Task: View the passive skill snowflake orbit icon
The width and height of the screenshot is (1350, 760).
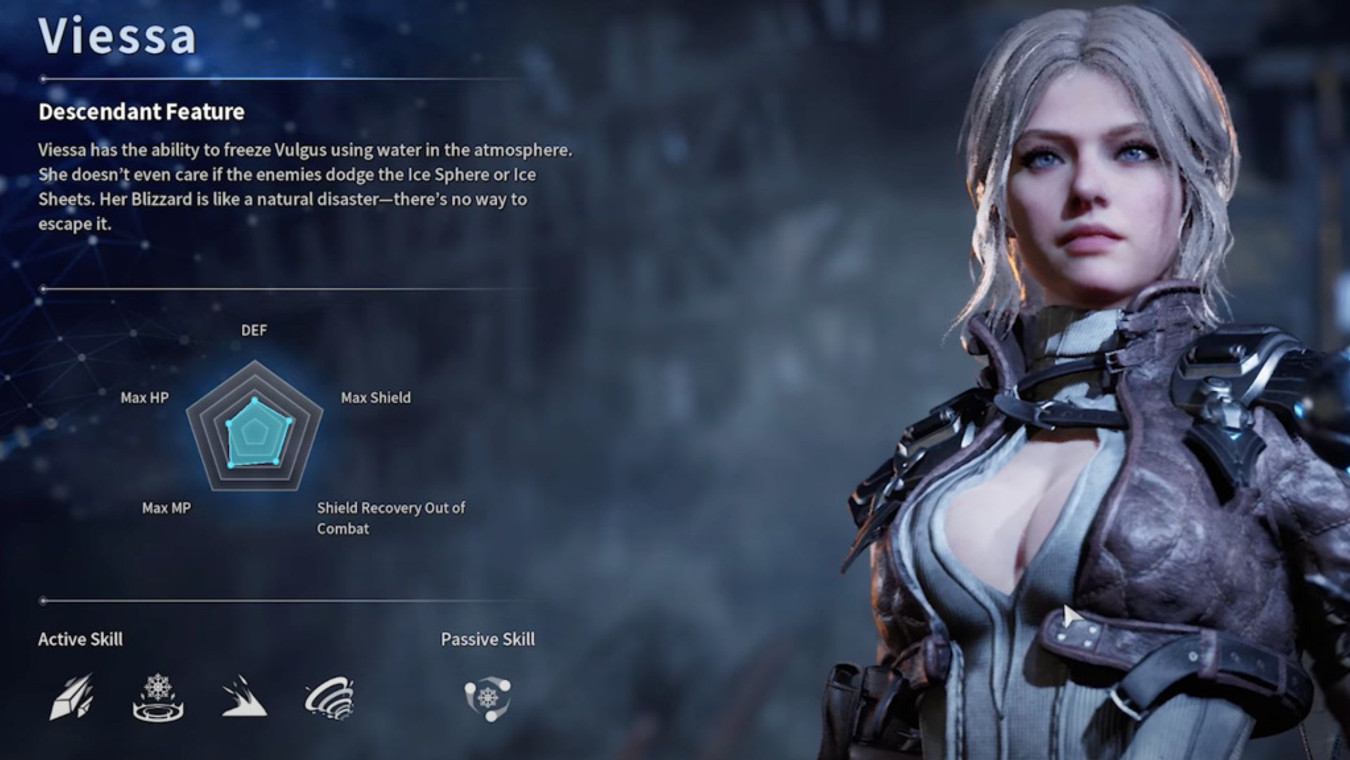Action: pos(488,697)
